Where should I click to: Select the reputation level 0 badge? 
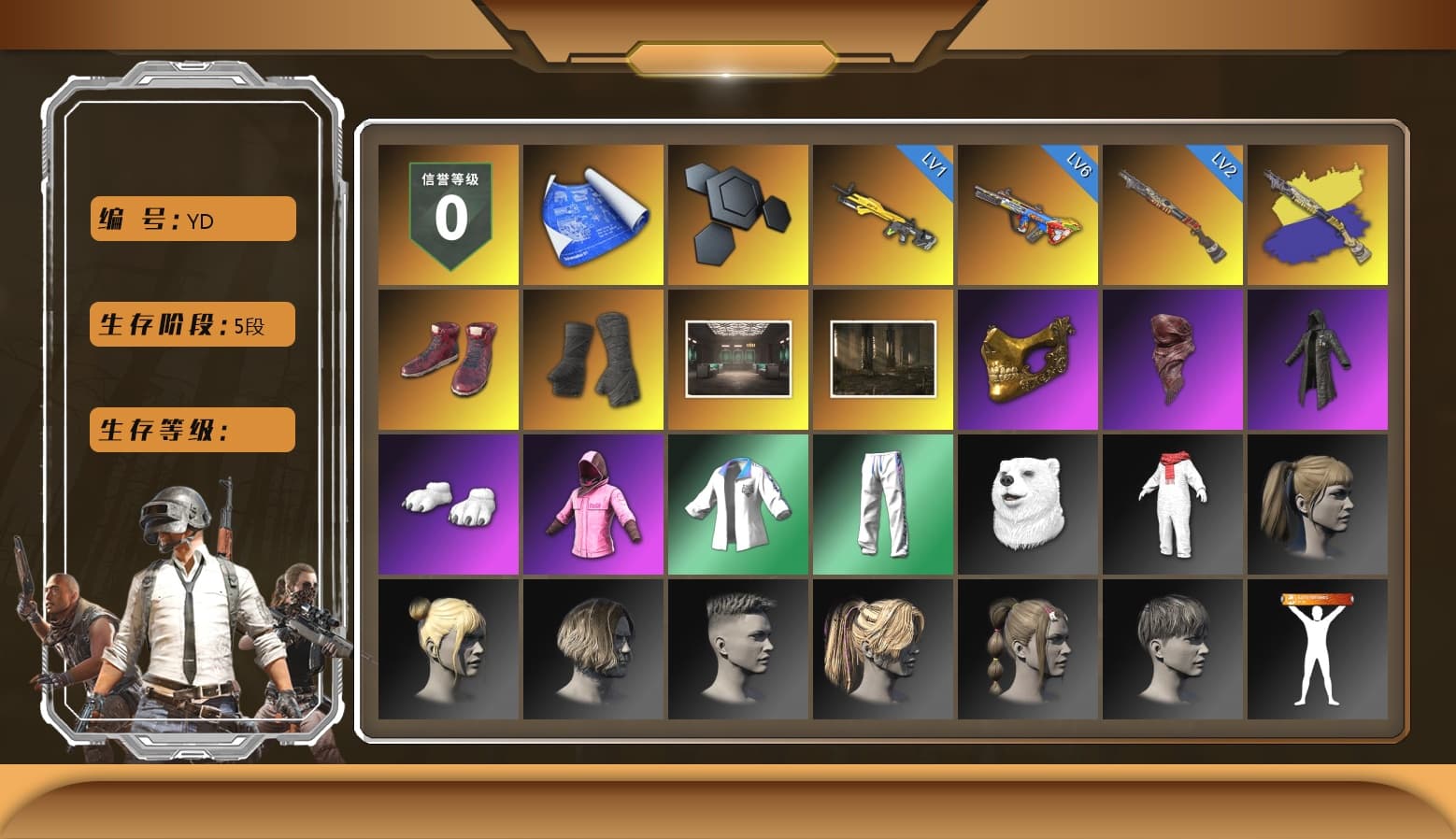[x=448, y=213]
